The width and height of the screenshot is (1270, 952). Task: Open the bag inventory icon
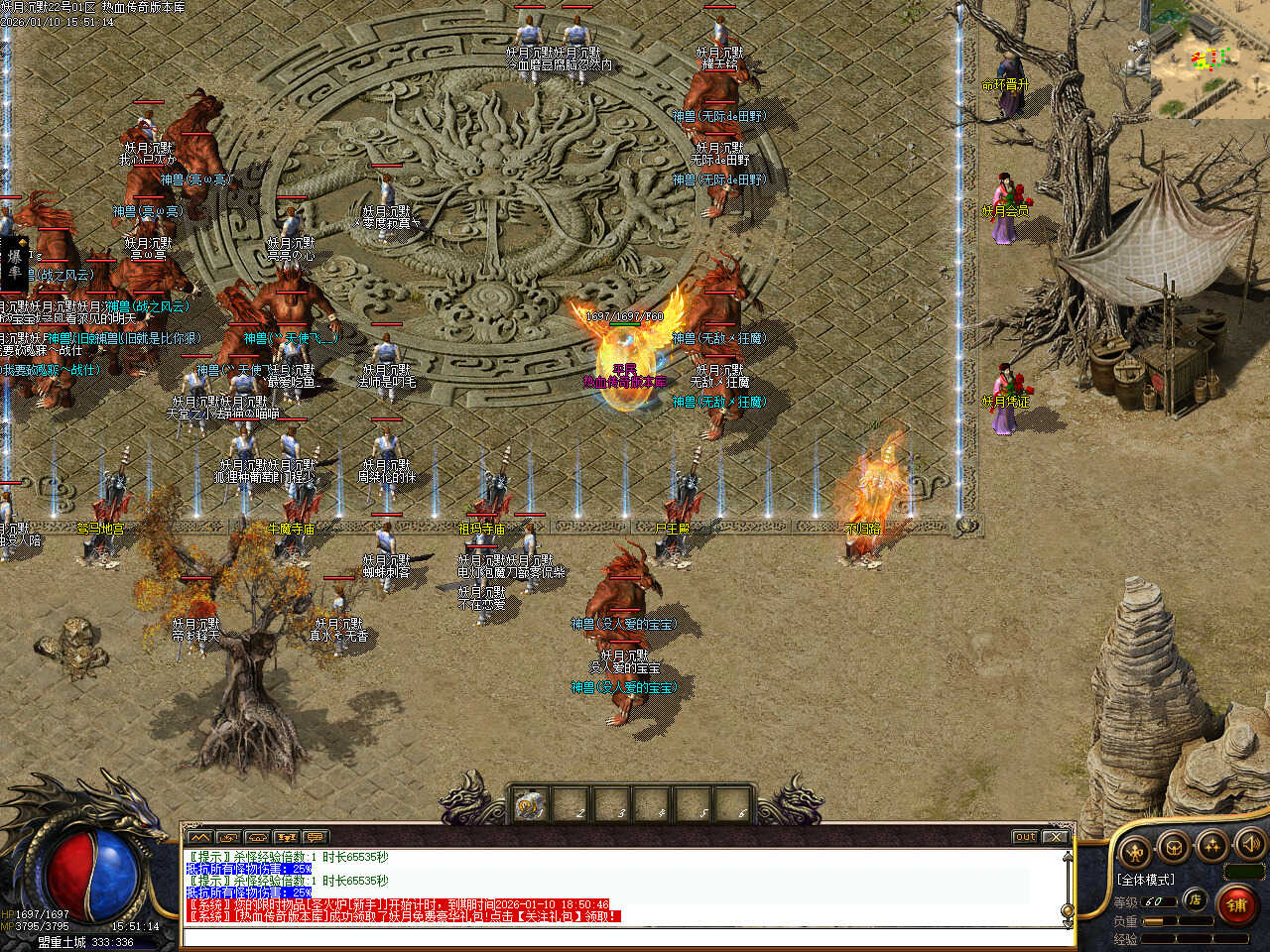coord(1174,848)
